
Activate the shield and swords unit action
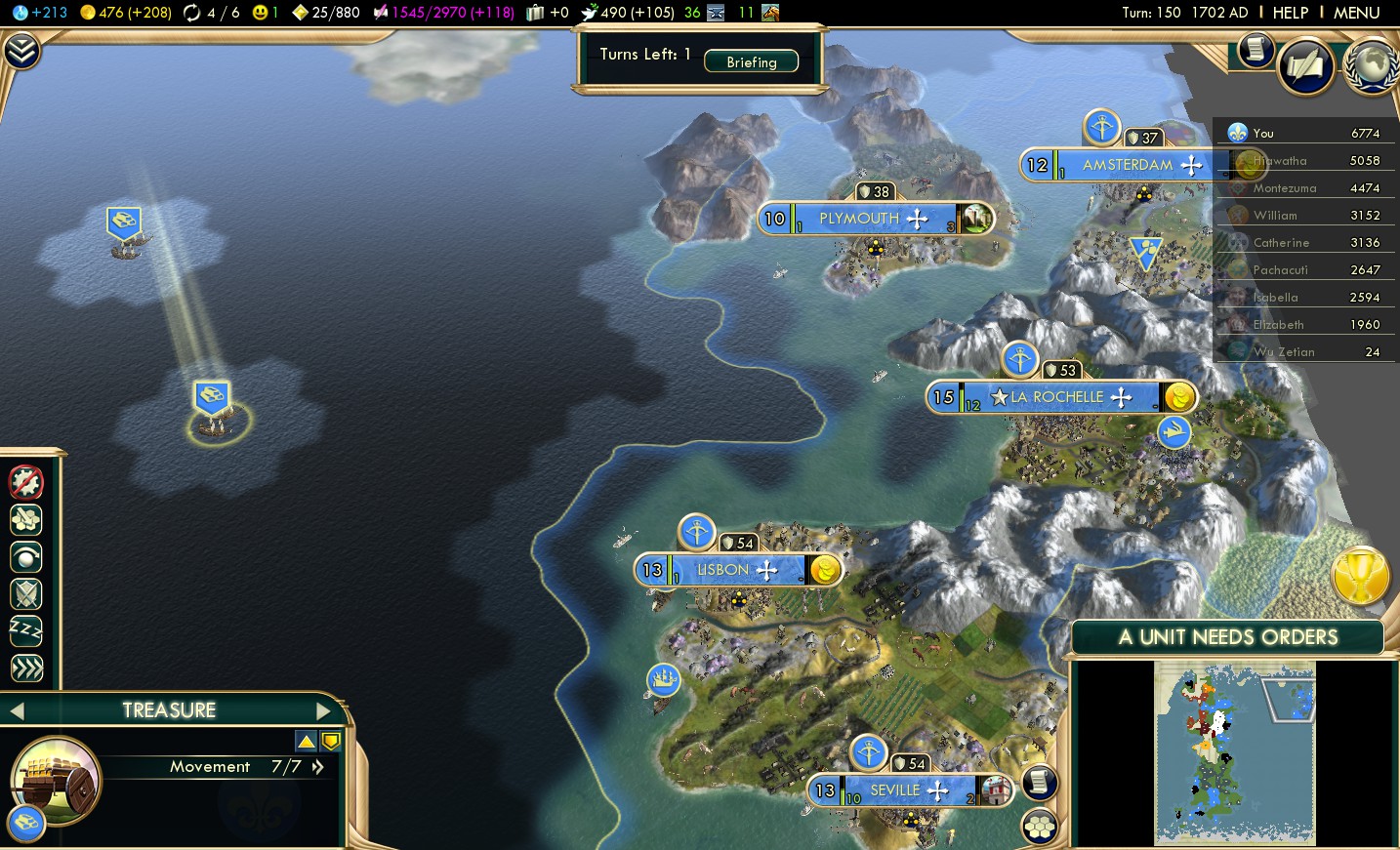tap(26, 593)
